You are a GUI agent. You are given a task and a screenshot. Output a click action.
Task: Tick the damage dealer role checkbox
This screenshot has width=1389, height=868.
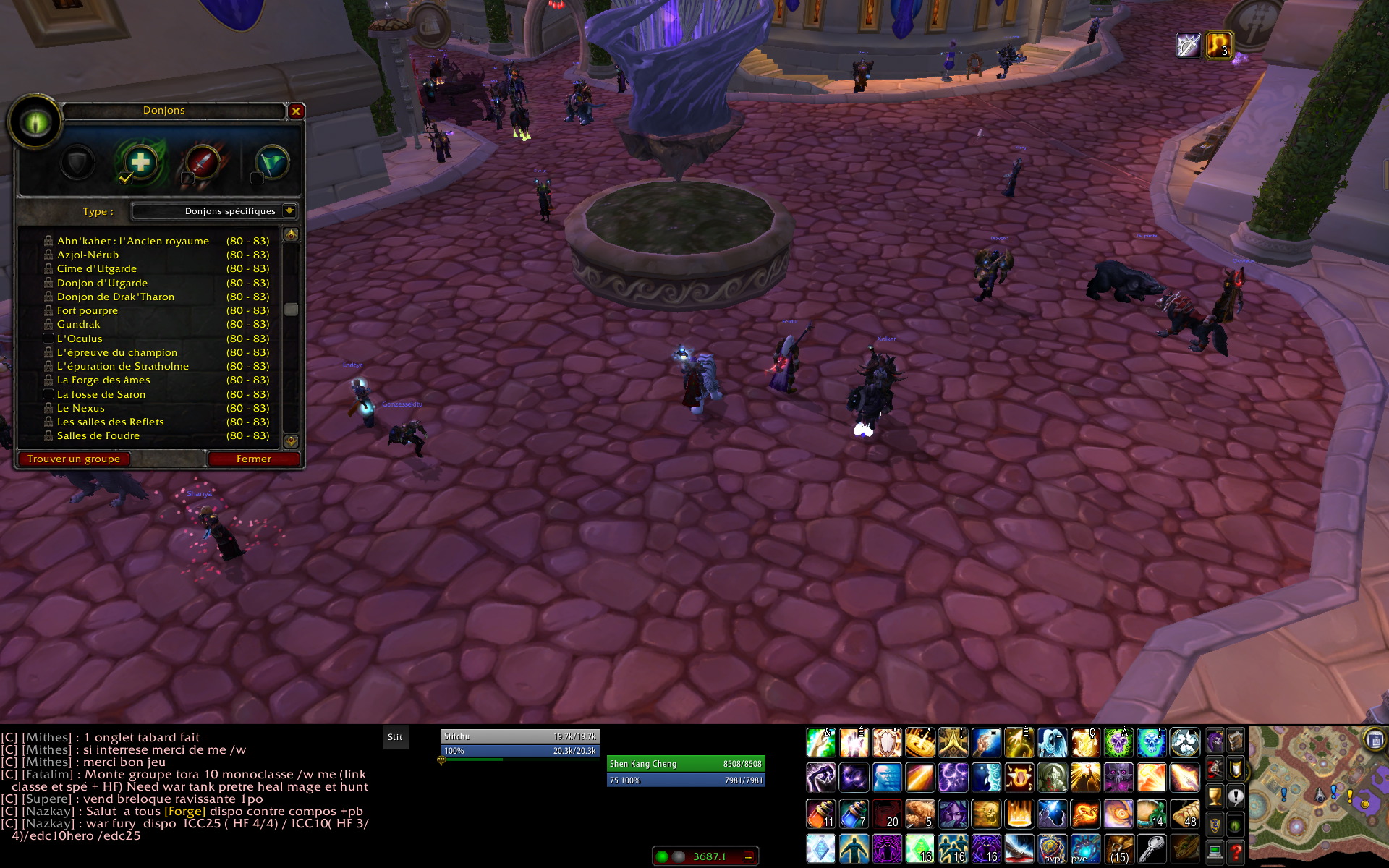point(187,178)
